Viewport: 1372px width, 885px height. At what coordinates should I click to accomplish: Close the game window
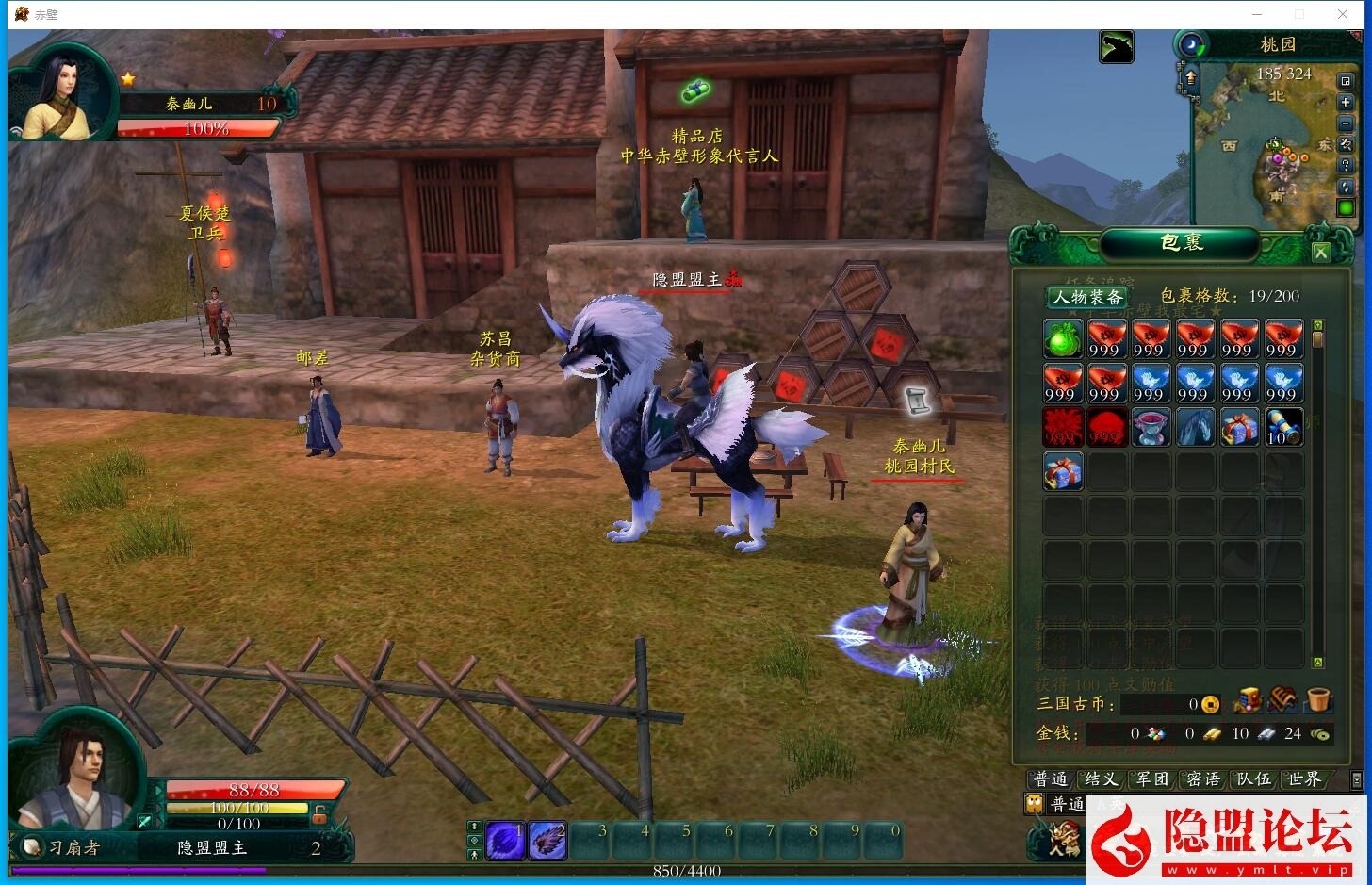point(1343,14)
